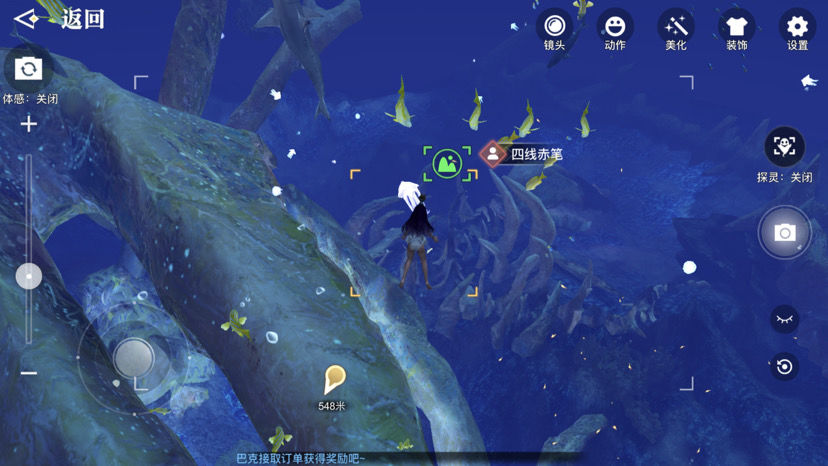This screenshot has height=466, width=828.
Task: Take a photo with the camera shutter button
Action: coord(785,232)
